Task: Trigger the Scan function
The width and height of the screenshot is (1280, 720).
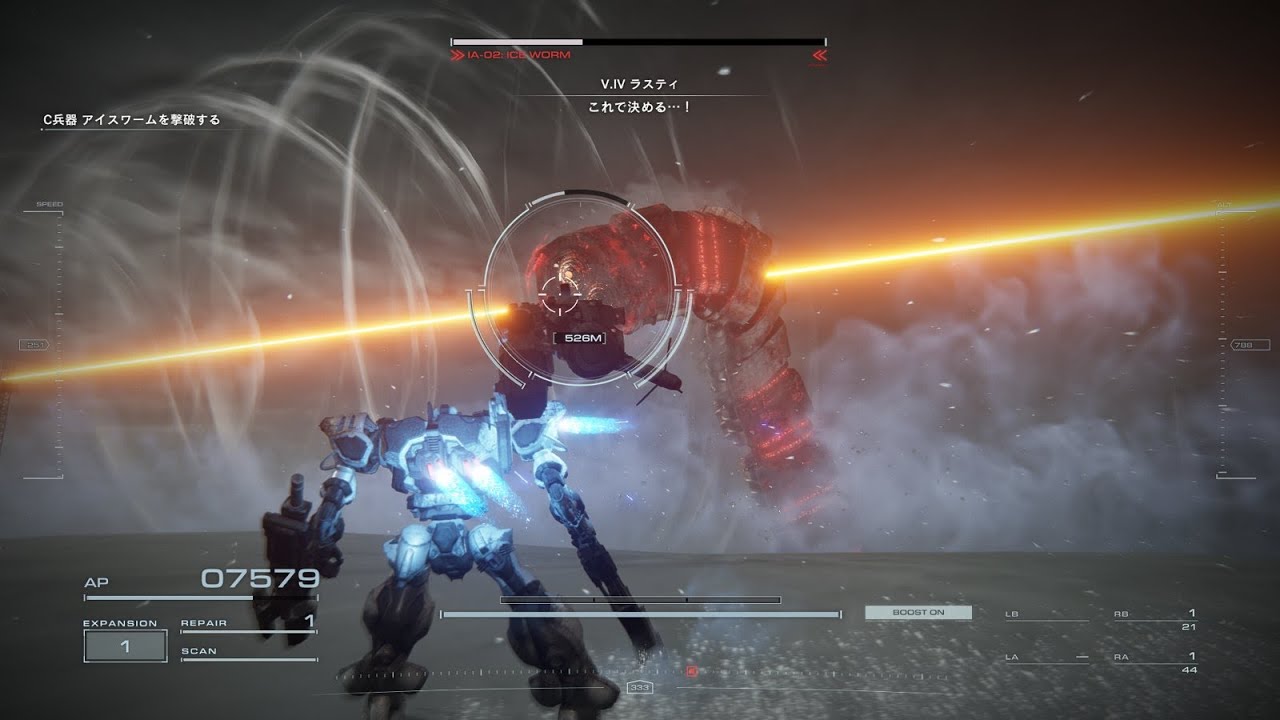Action: tap(247, 652)
